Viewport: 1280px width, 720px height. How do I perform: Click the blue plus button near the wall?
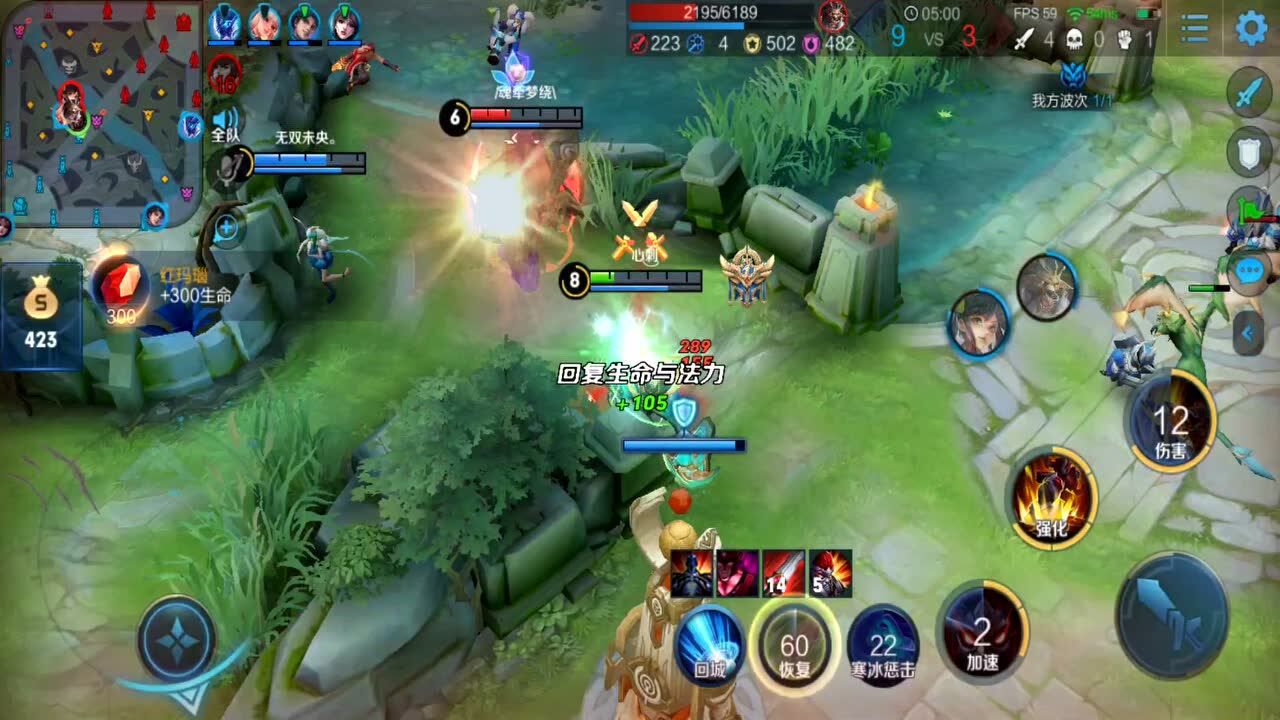[227, 229]
